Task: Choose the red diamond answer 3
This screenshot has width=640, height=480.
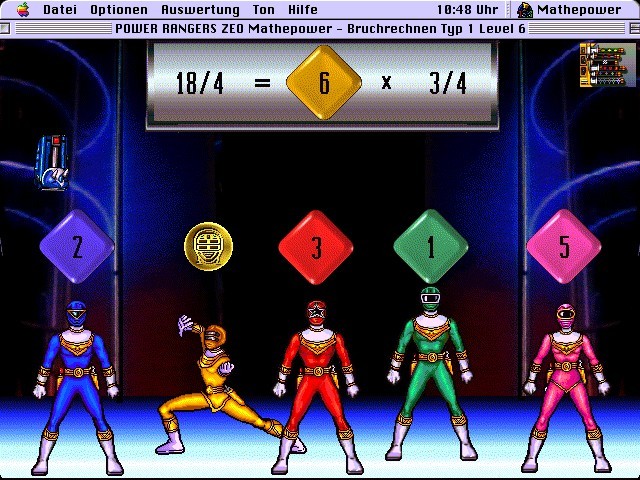Action: pos(316,247)
